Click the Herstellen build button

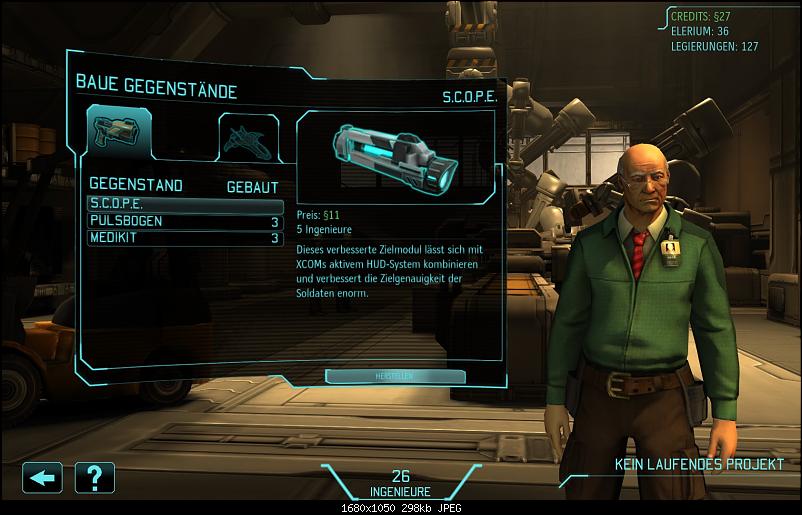pyautogui.click(x=395, y=375)
